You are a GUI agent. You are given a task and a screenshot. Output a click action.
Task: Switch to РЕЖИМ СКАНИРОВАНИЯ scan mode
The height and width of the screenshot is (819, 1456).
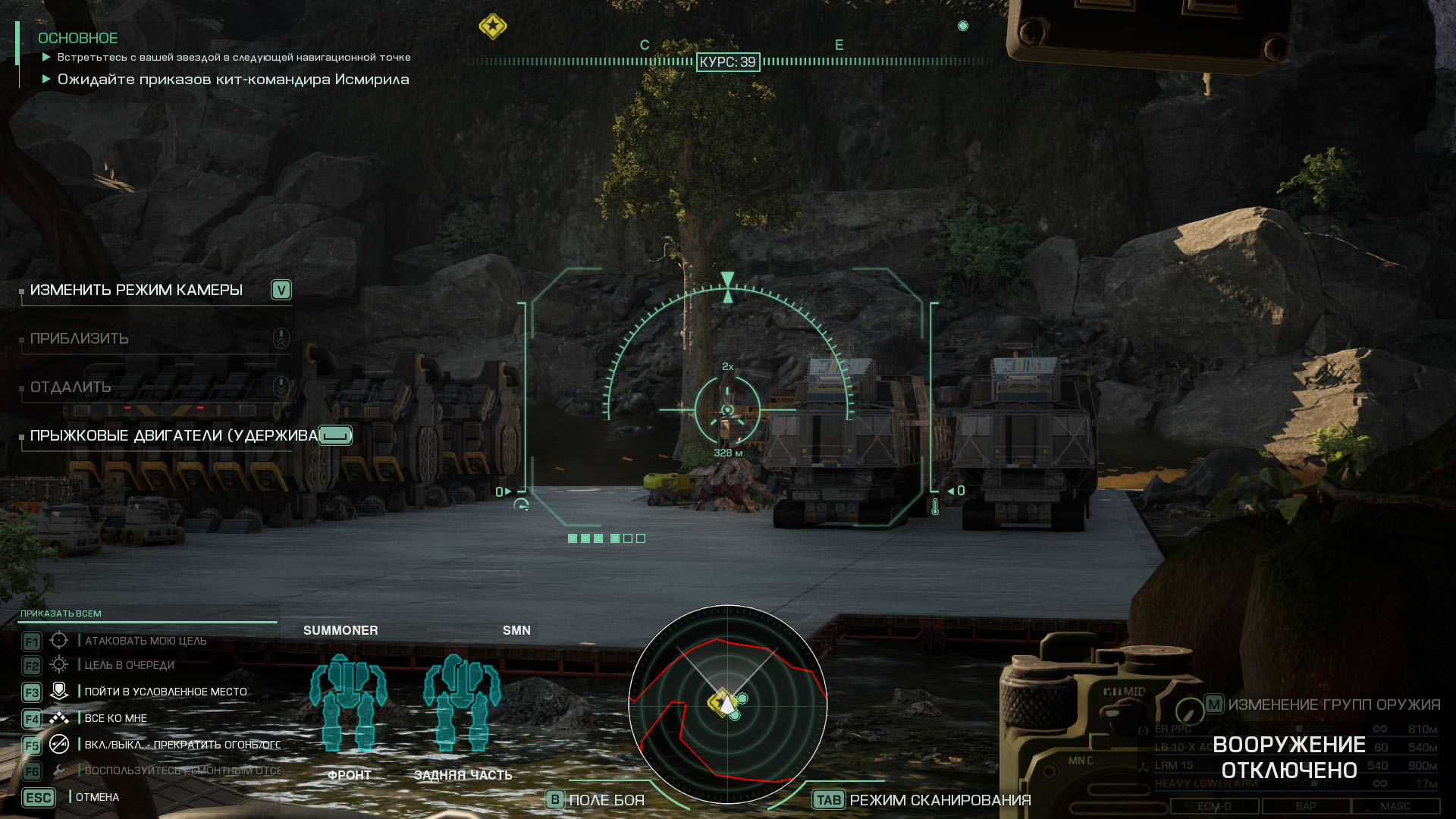coord(940,799)
